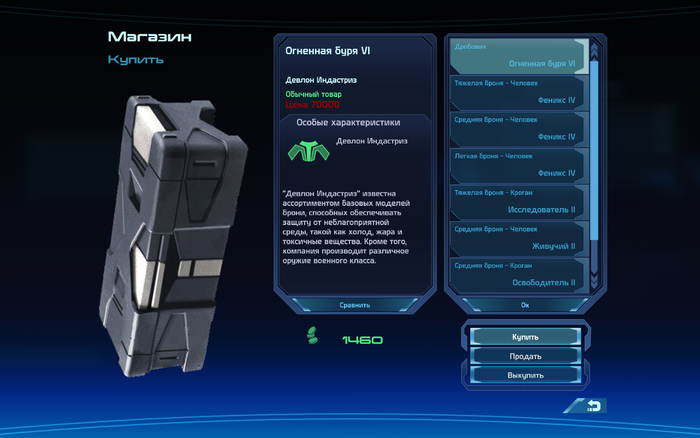The height and width of the screenshot is (438, 700).
Task: Open the Продать sell option
Action: pos(525,356)
